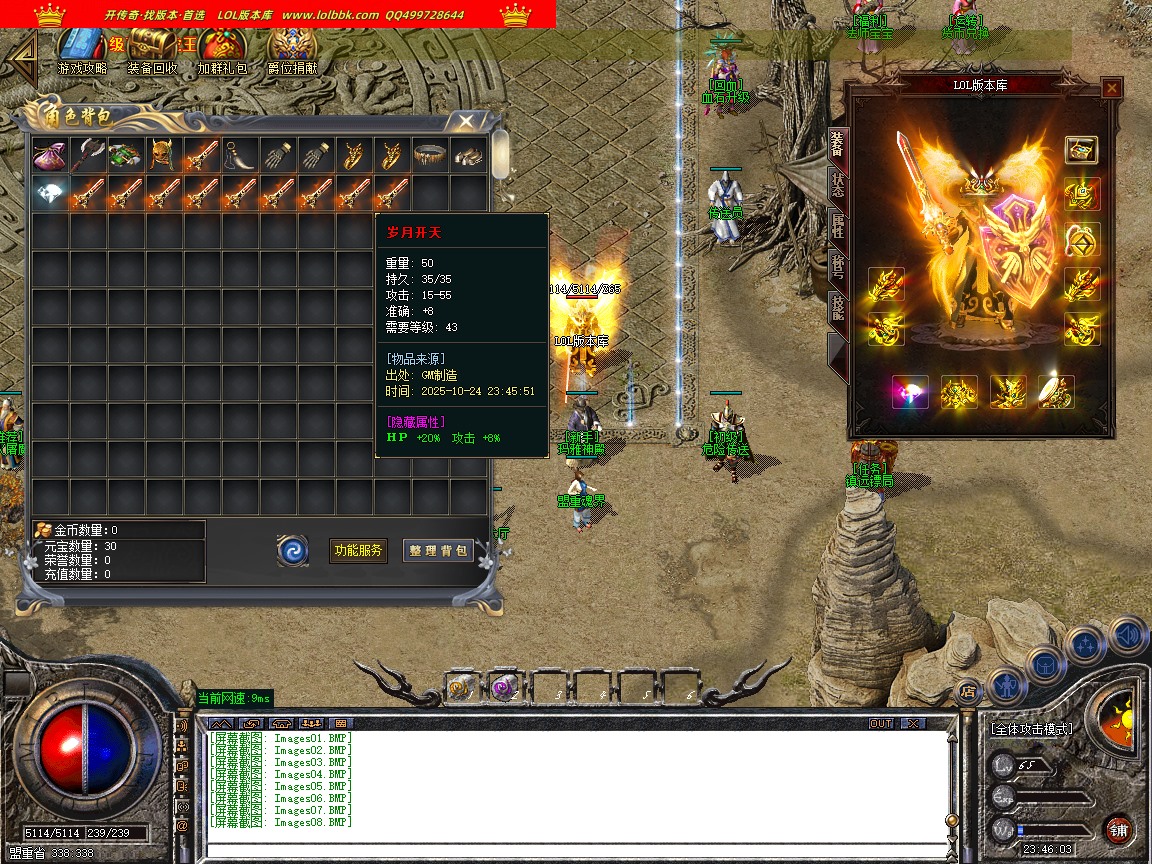Select the purple pouch in the backpack
This screenshot has width=1152, height=864.
point(49,156)
